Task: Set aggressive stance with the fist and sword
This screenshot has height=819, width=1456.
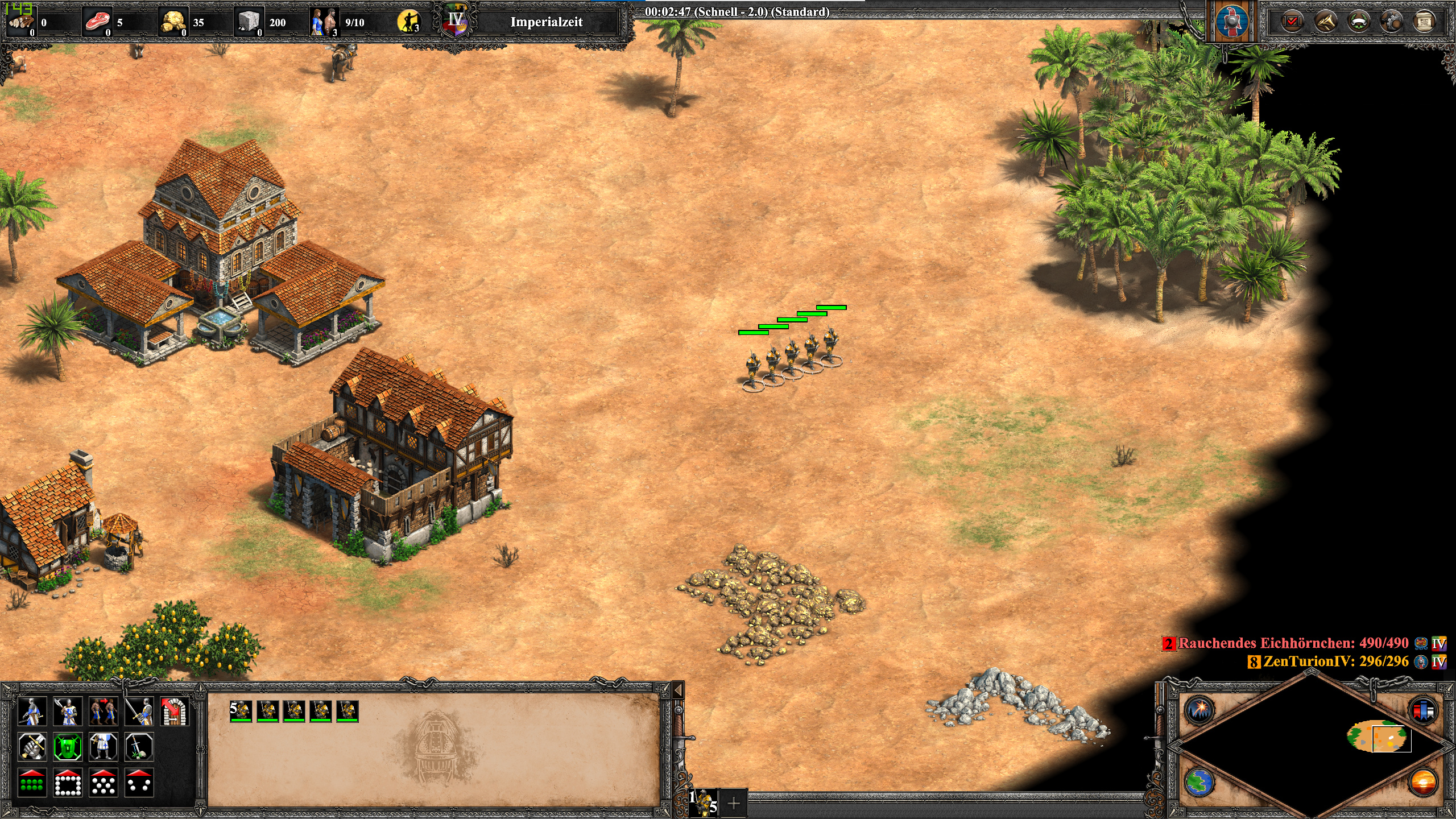Action: tap(32, 747)
